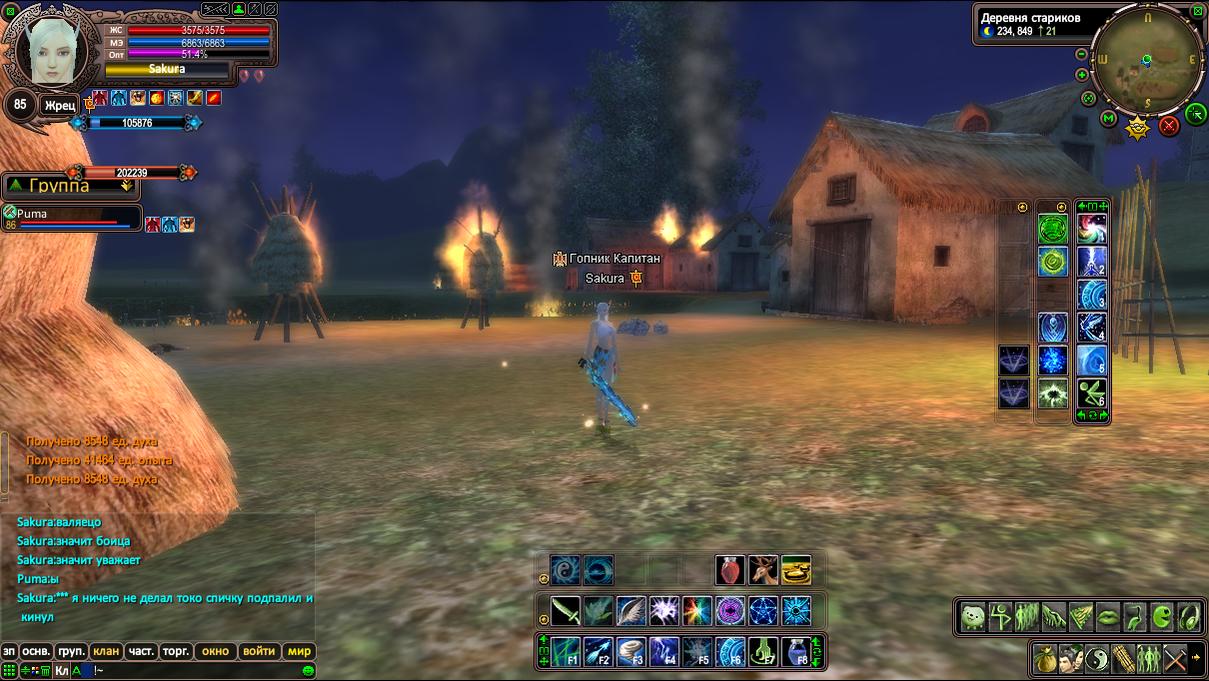Image resolution: width=1209 pixels, height=681 pixels.
Task: Click the minimap
Action: 1147,62
